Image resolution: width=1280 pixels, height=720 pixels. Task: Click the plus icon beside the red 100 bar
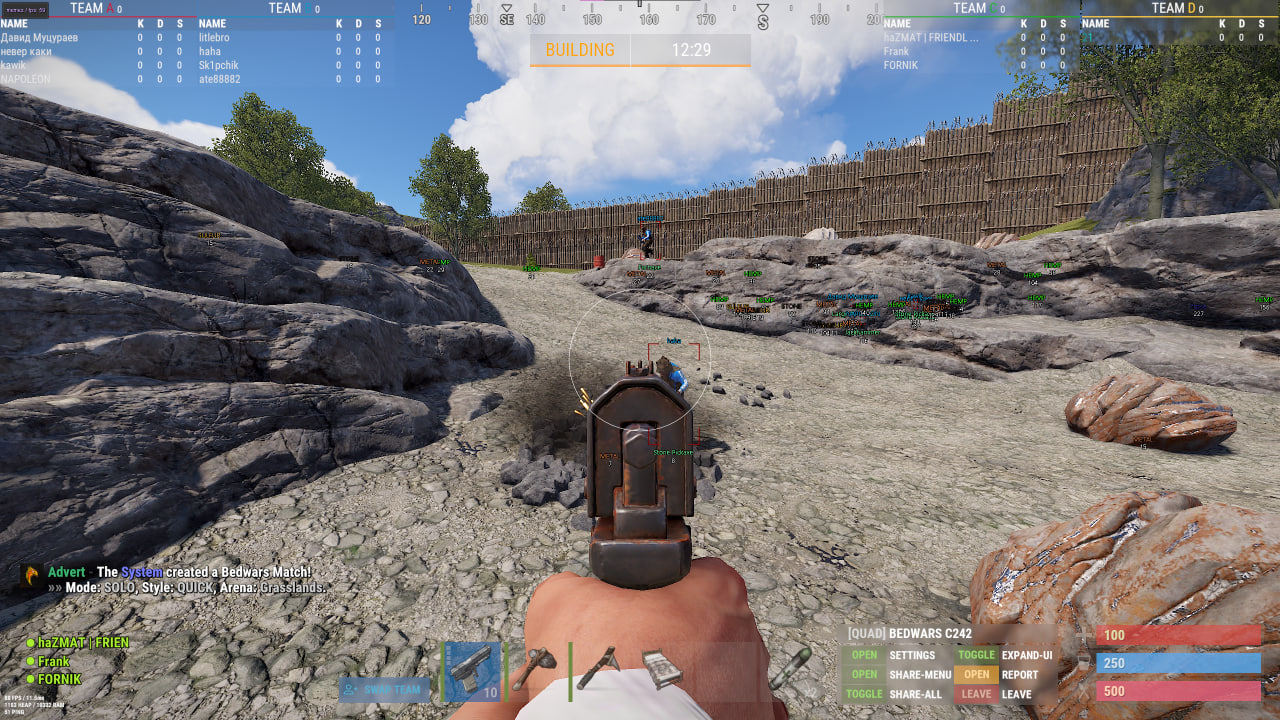[x=1084, y=635]
